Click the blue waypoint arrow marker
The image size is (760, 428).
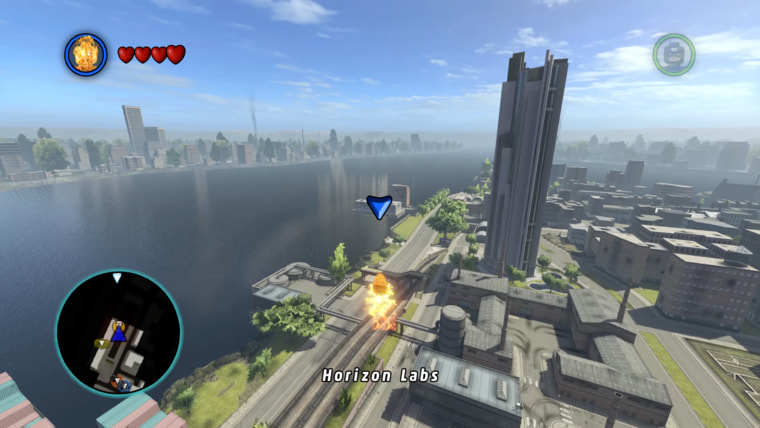click(379, 207)
